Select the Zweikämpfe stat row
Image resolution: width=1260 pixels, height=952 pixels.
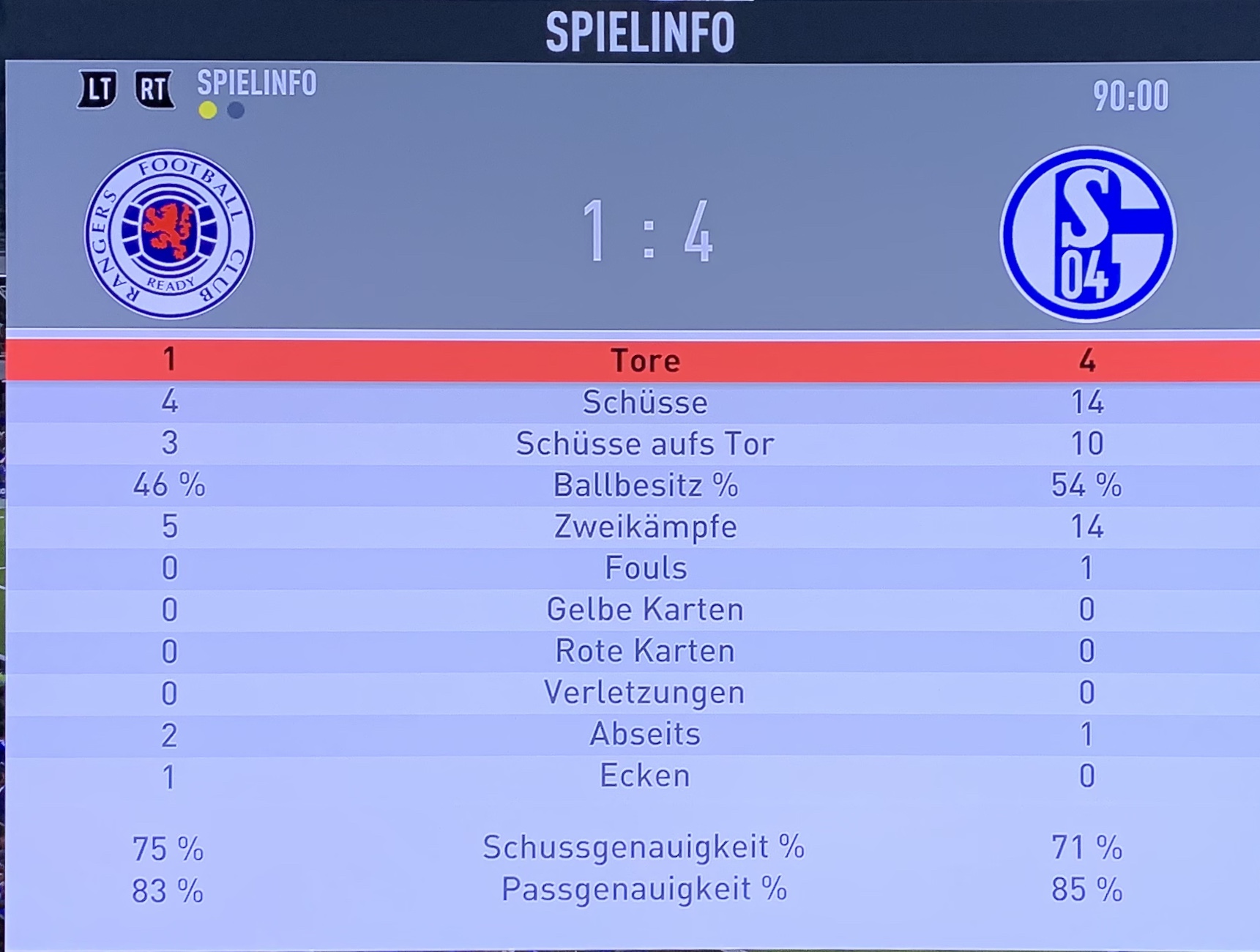(x=644, y=527)
